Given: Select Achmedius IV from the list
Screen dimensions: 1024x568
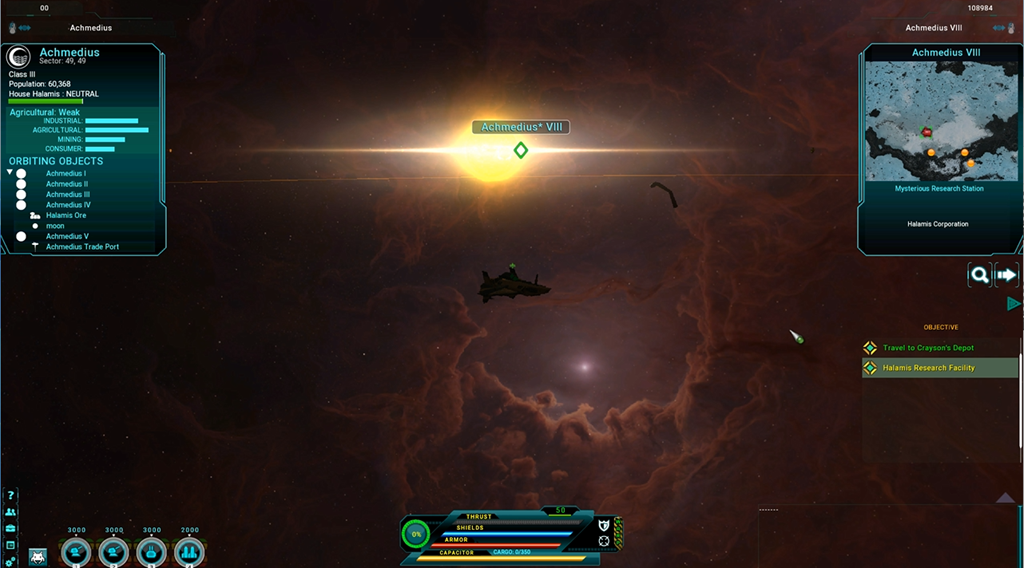Looking at the screenshot, I should pos(68,205).
